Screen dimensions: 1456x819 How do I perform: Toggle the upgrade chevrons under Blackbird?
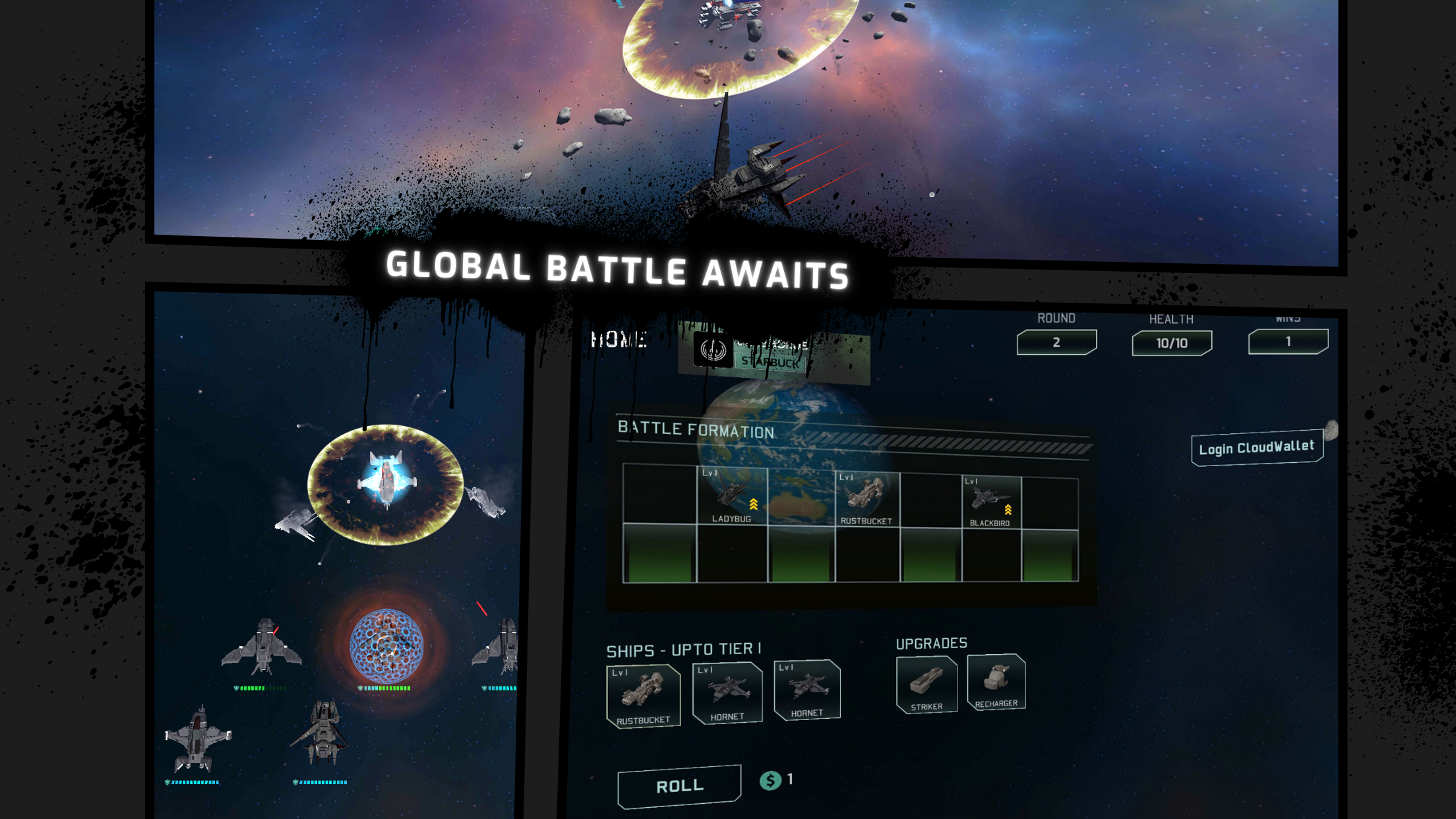(x=1008, y=510)
